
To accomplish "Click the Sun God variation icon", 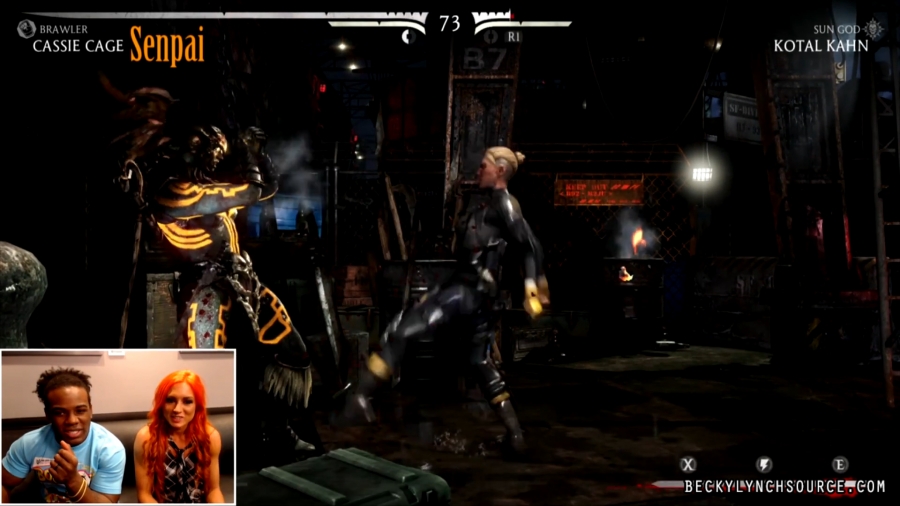I will click(x=874, y=28).
